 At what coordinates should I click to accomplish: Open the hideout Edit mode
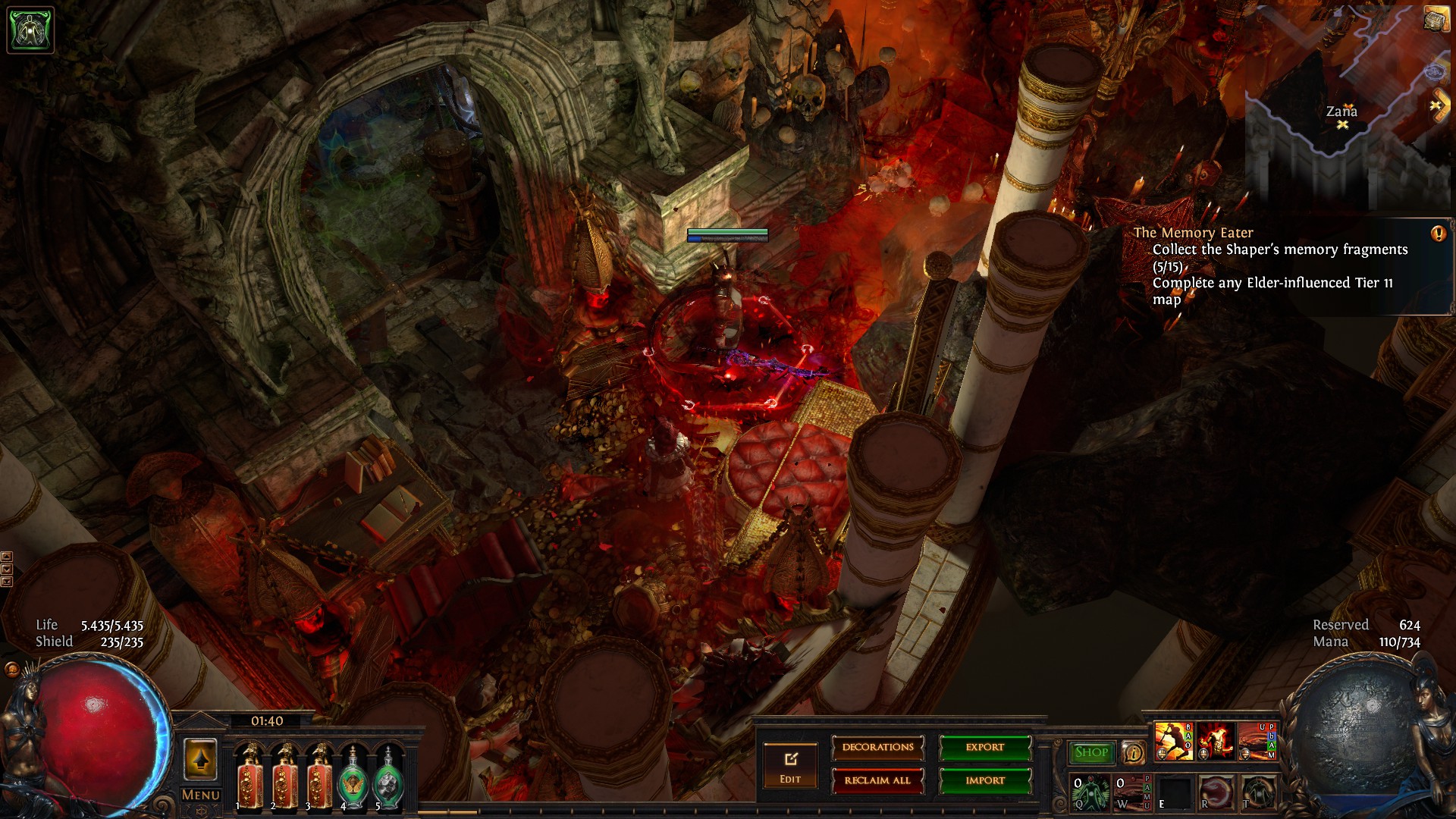tap(790, 765)
